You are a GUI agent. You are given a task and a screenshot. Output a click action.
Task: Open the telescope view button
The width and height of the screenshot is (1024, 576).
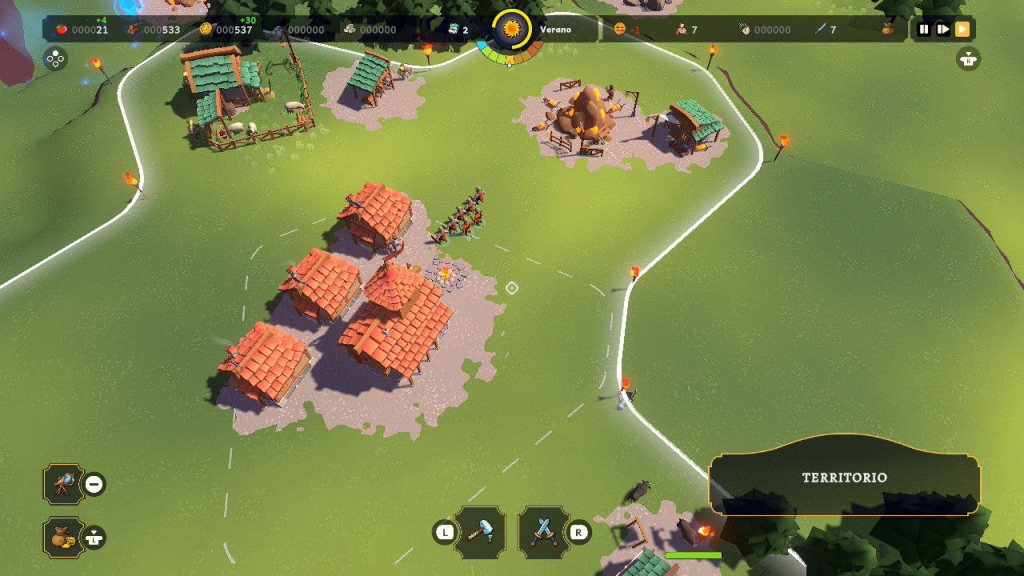(x=63, y=484)
